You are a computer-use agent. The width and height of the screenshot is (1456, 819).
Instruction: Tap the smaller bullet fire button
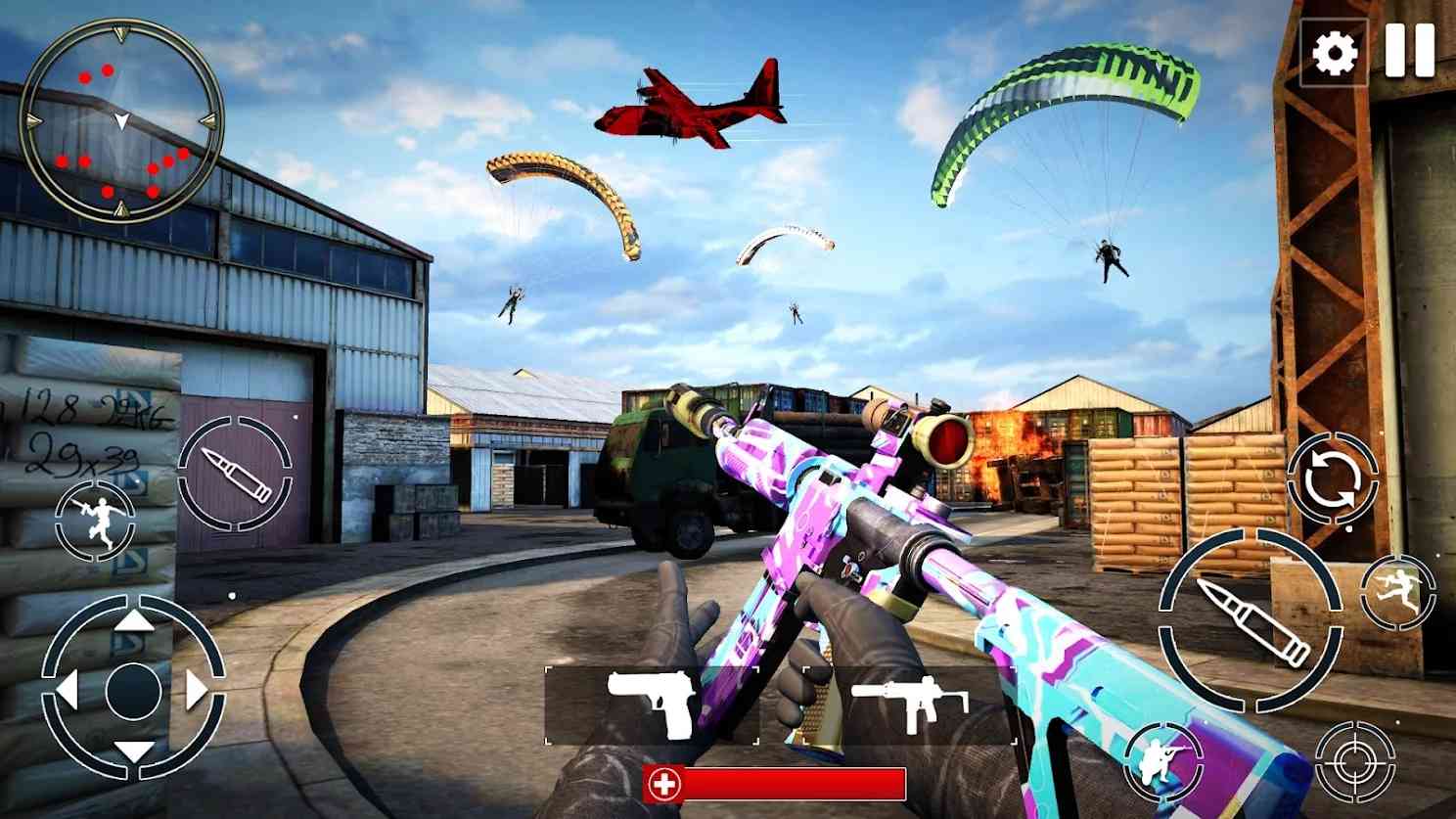click(x=235, y=475)
